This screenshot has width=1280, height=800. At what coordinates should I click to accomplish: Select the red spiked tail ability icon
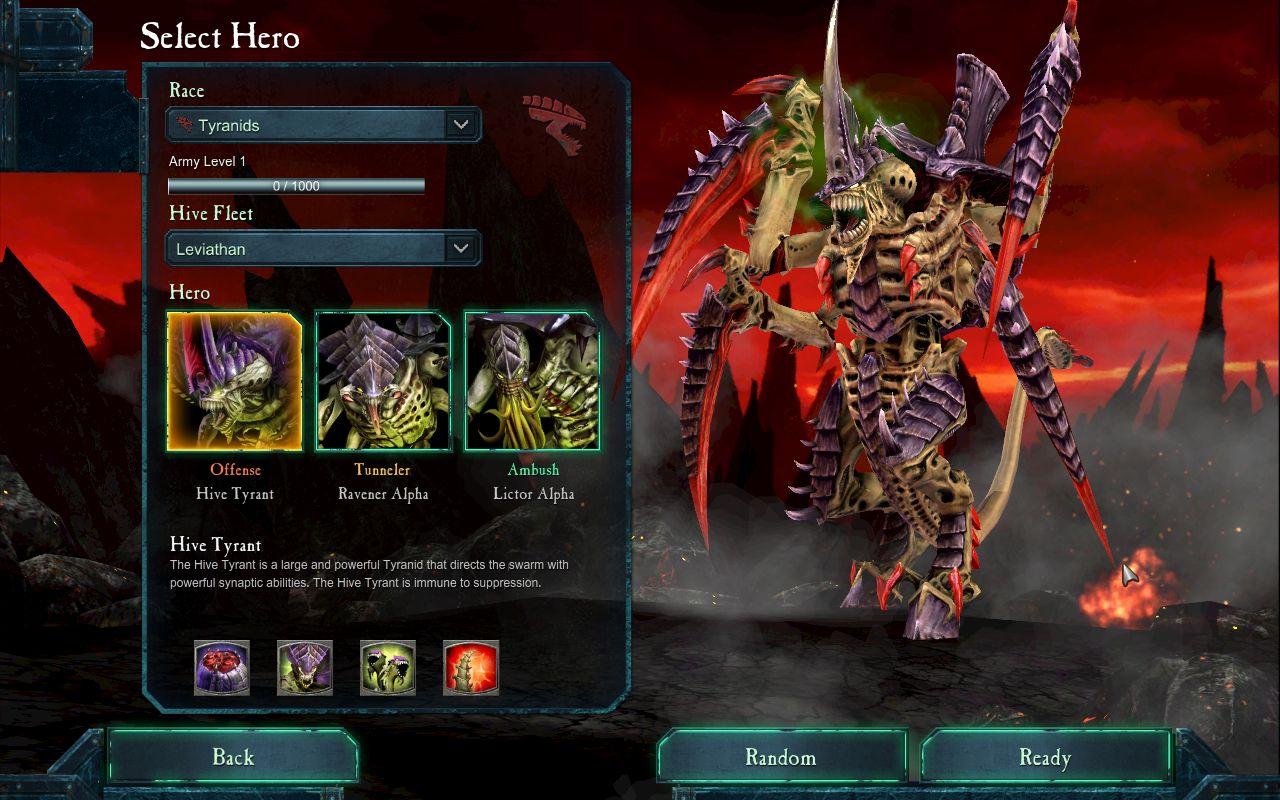[471, 668]
